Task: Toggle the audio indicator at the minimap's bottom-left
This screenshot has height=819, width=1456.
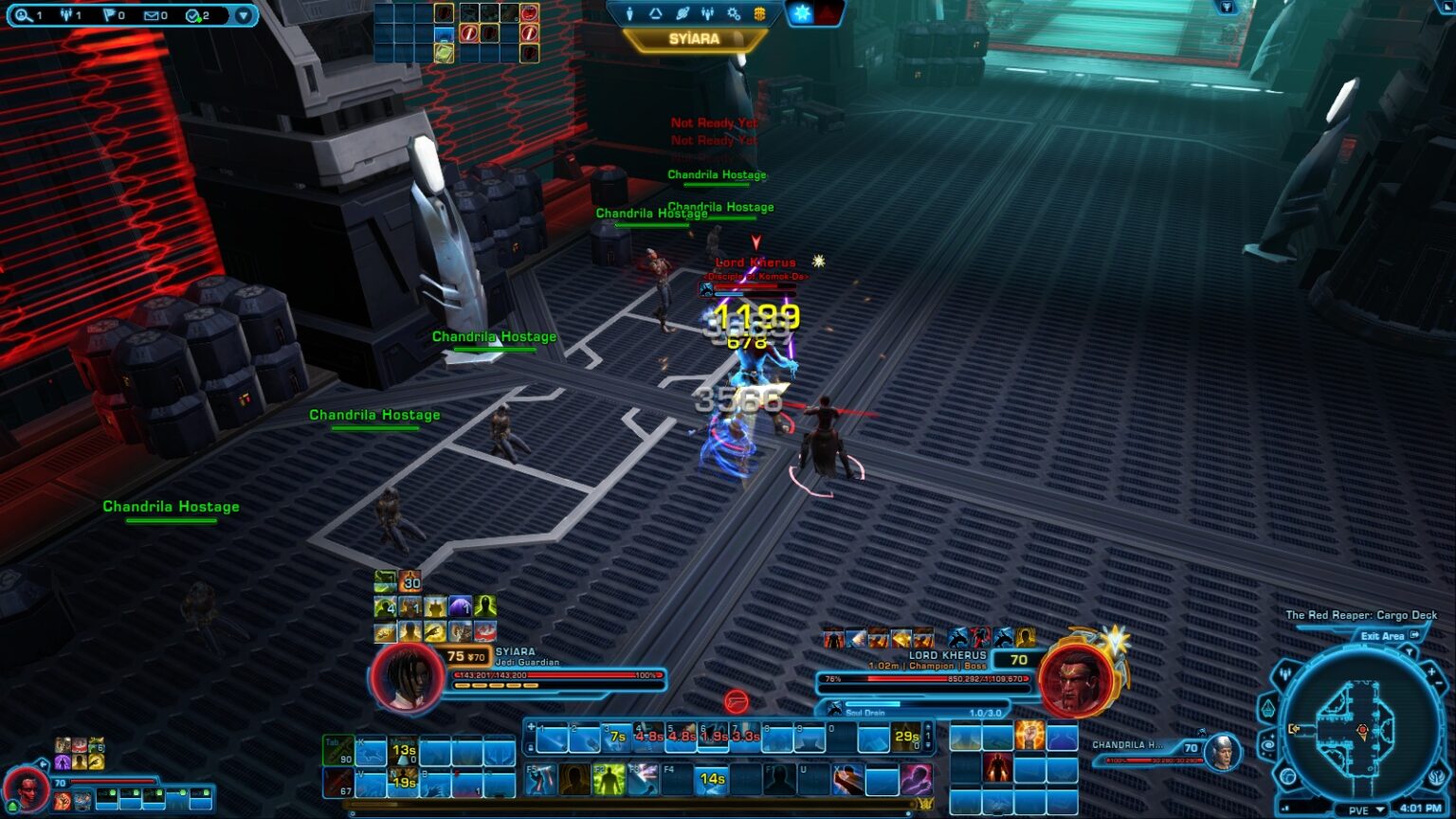Action: pos(1285,808)
